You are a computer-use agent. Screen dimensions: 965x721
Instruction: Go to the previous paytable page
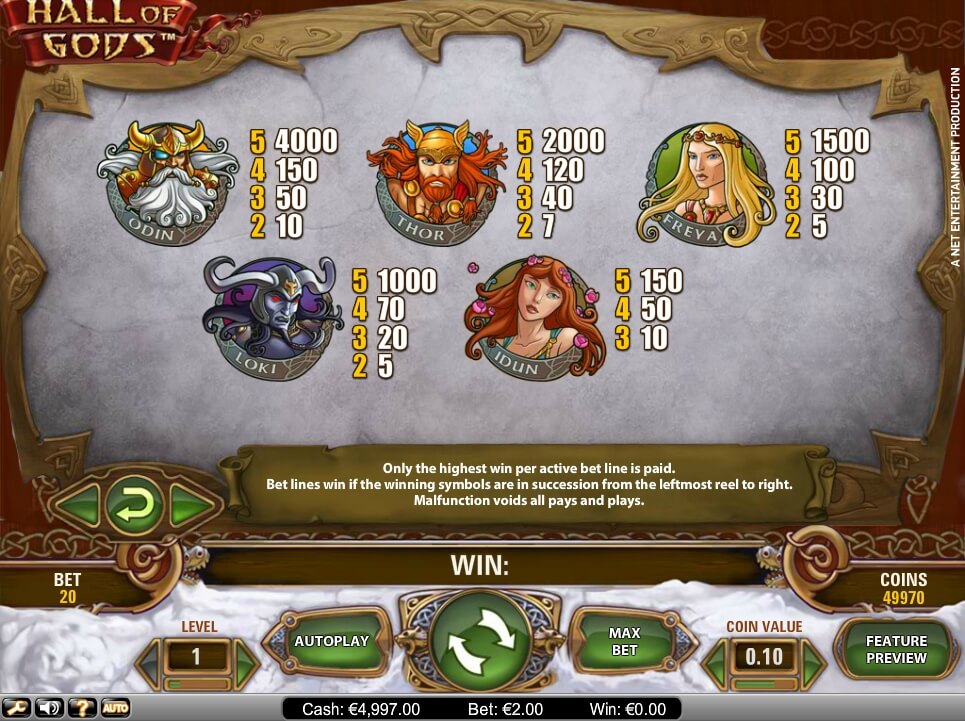point(77,505)
